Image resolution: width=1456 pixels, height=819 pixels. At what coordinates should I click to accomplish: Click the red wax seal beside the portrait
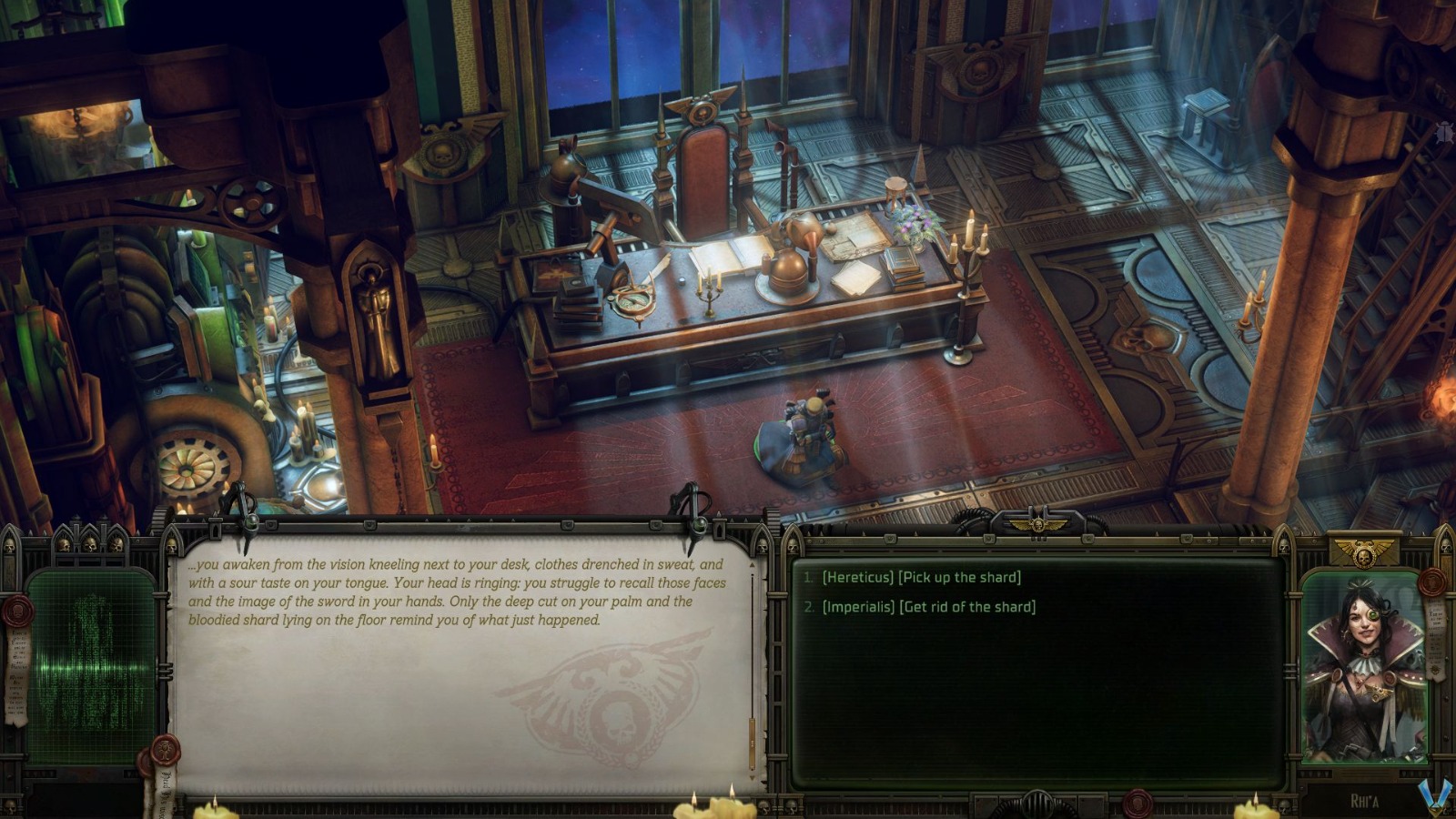1431,582
